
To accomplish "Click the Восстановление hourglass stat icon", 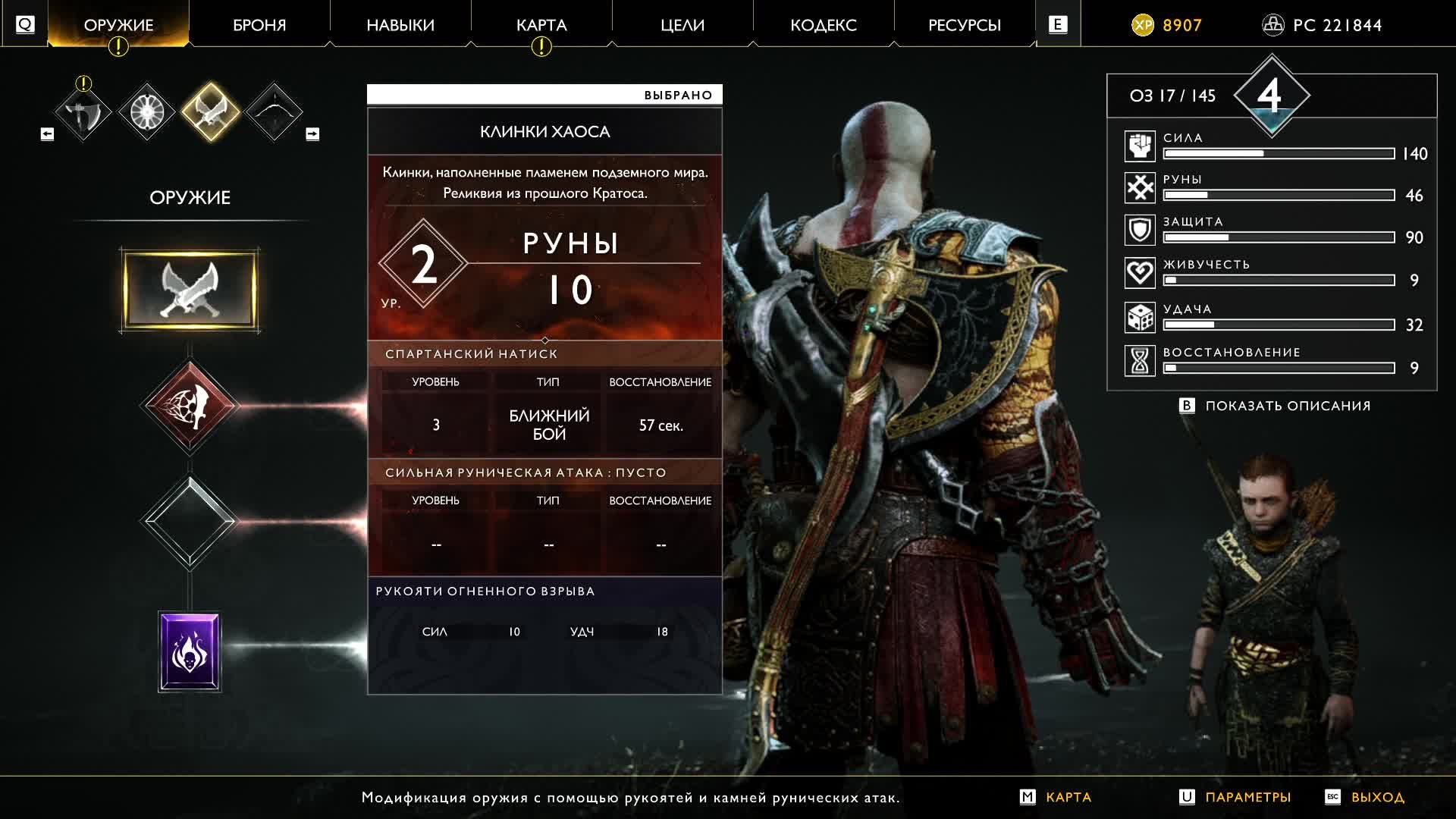I will [1139, 361].
